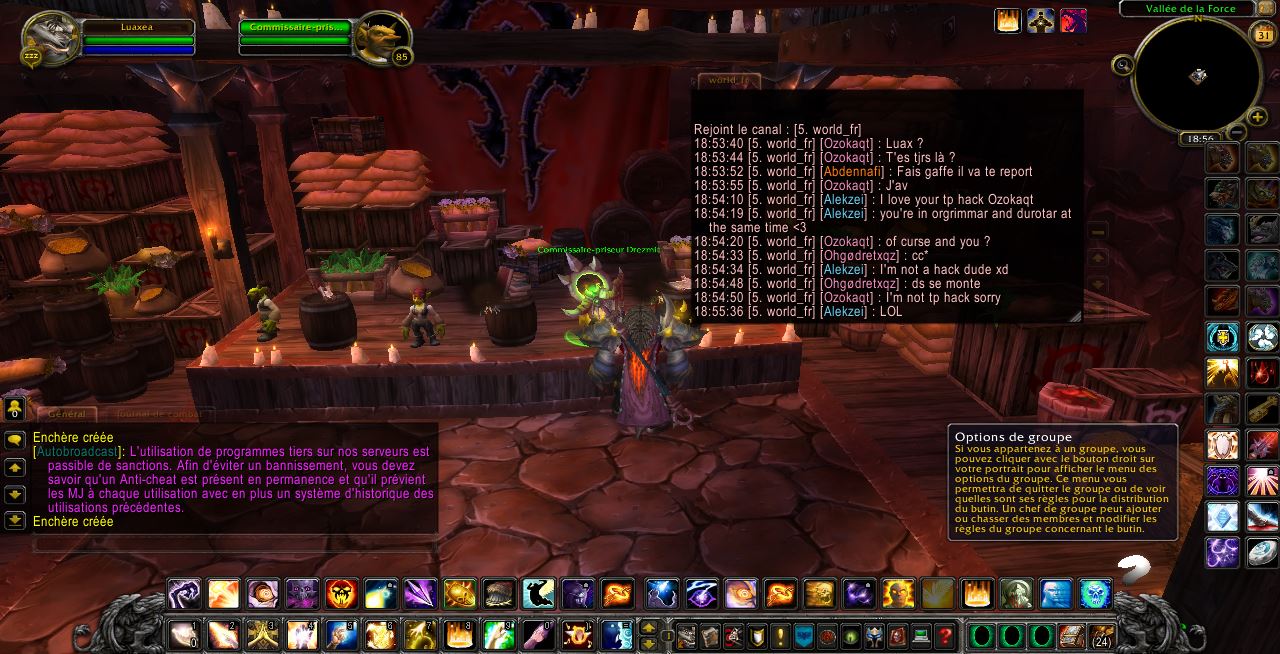Viewport: 1280px width, 654px height.
Task: Toggle the minimap tracking magnifier icon
Action: coord(1122,66)
